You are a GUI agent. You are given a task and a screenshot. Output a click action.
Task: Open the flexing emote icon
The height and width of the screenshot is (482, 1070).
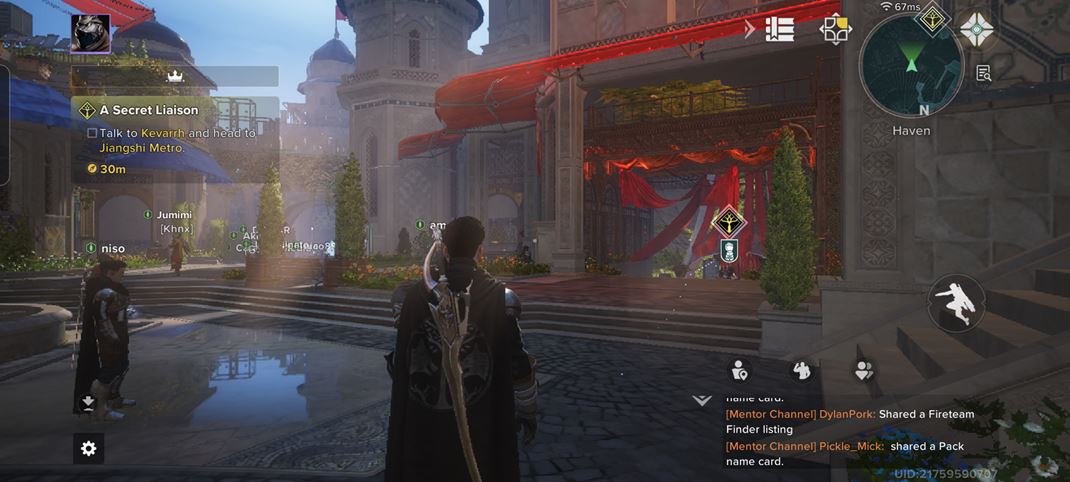click(x=801, y=371)
